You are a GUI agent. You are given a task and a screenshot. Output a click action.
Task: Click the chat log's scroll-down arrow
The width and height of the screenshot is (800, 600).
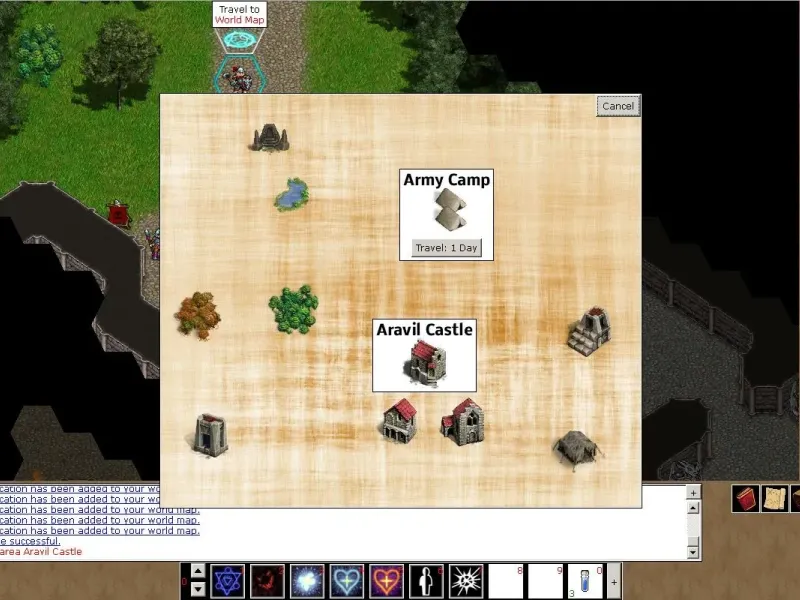point(693,551)
